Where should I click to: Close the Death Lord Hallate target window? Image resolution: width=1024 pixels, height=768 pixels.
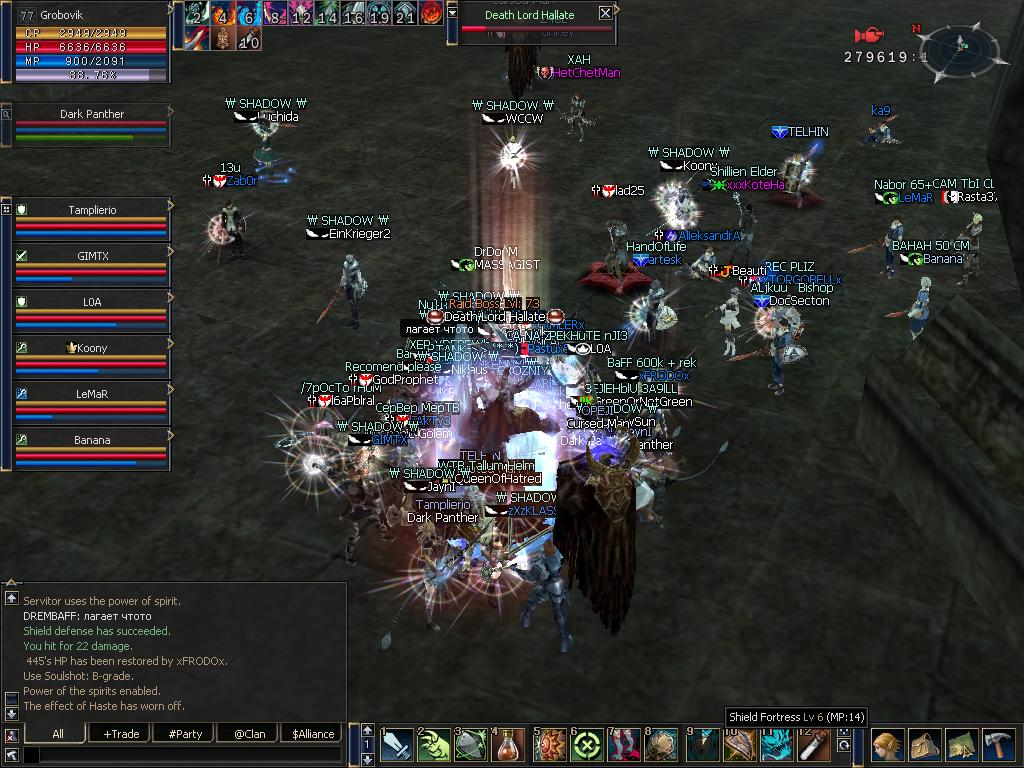pyautogui.click(x=605, y=13)
